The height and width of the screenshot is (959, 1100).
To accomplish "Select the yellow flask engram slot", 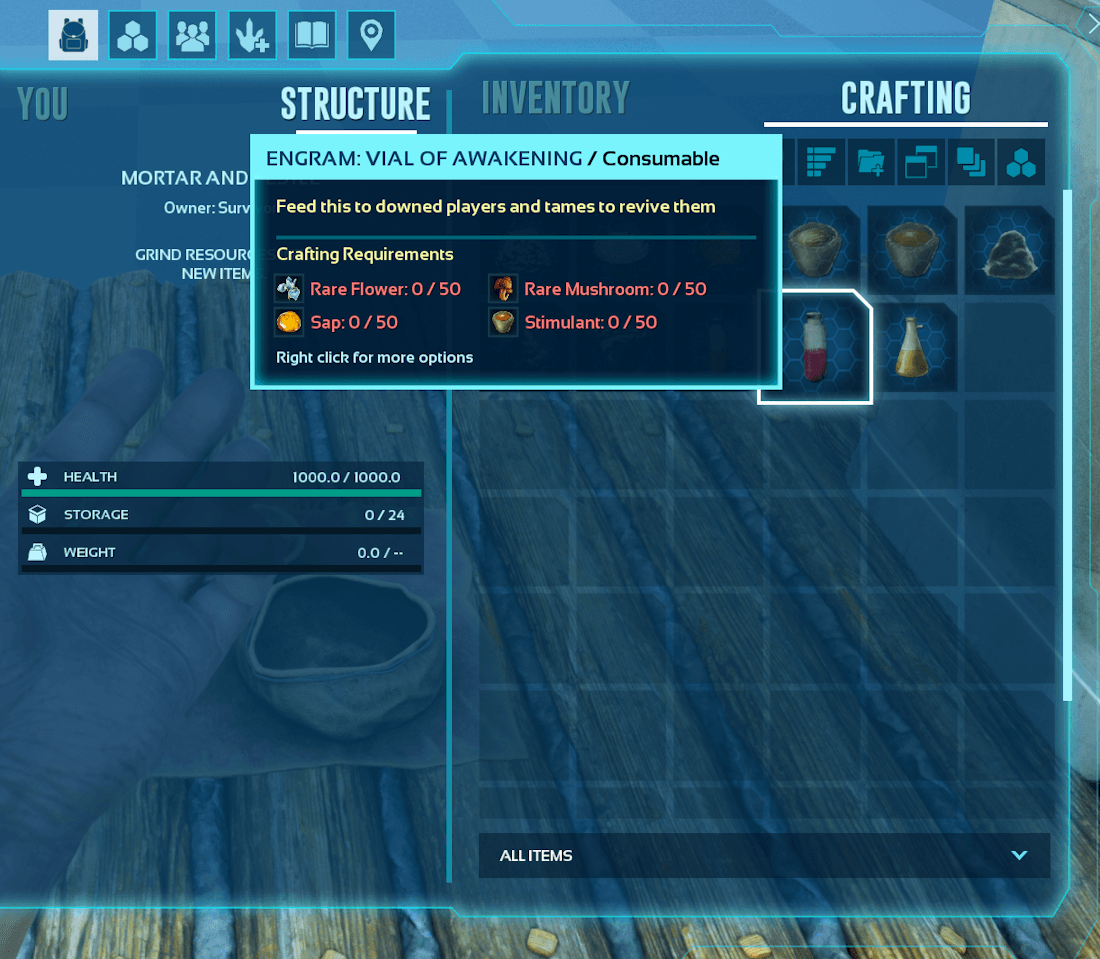I will (911, 347).
